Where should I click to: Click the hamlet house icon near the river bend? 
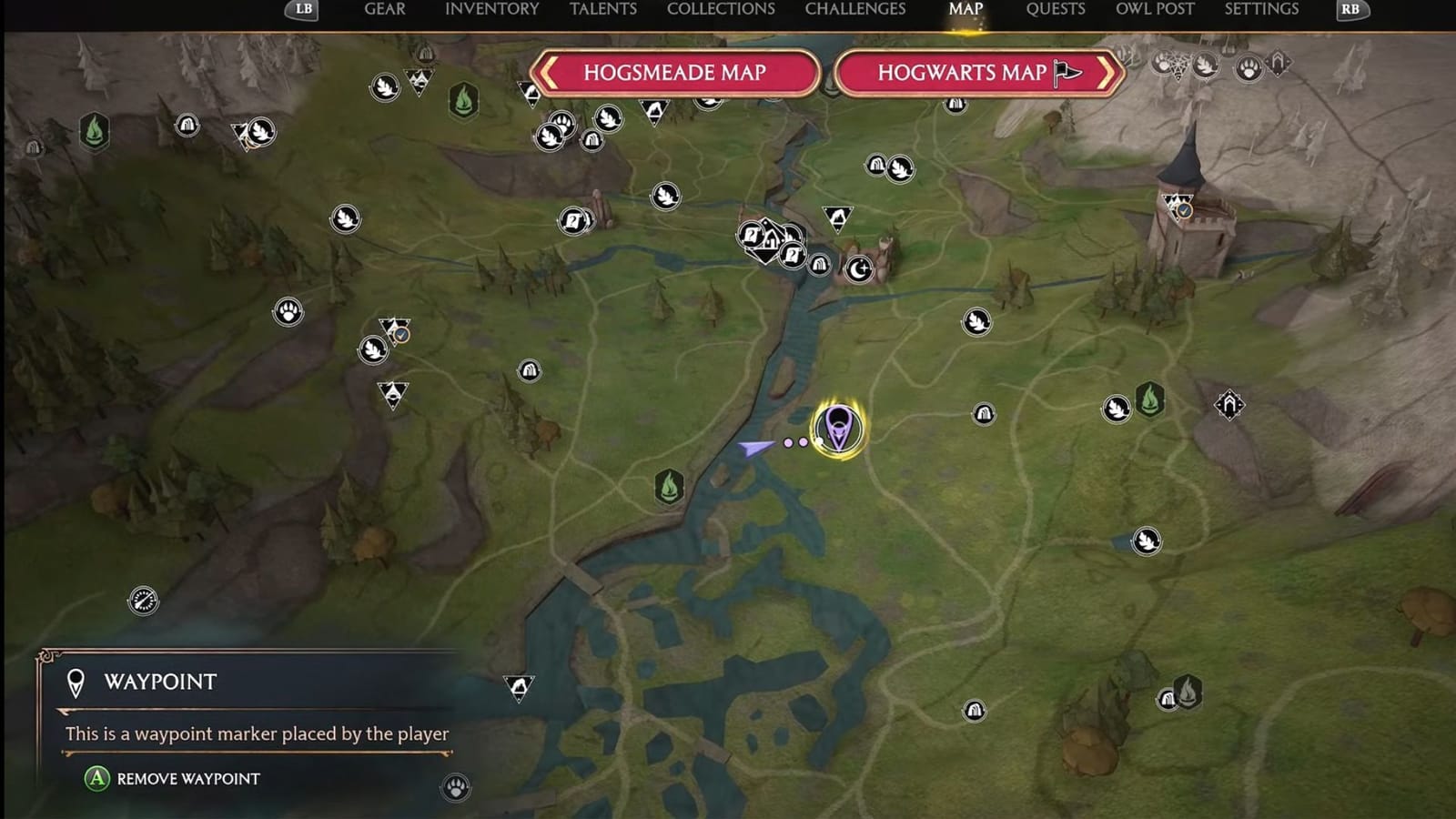(x=772, y=240)
